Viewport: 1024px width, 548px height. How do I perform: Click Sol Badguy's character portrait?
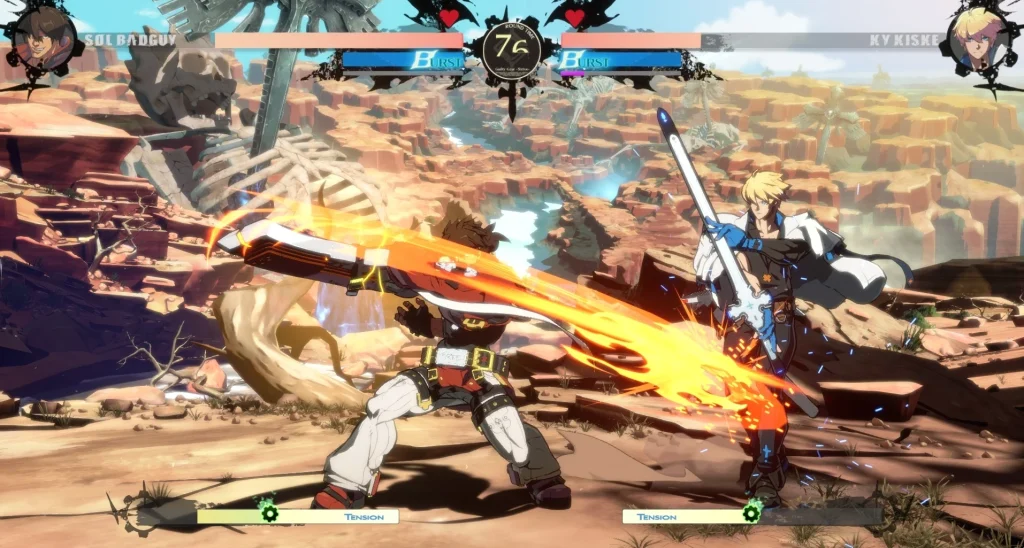pyautogui.click(x=42, y=40)
